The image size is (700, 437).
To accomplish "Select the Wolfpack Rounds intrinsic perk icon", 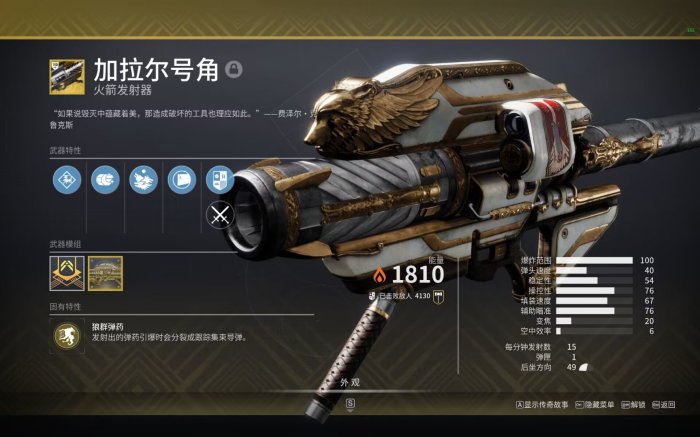I will (66, 336).
